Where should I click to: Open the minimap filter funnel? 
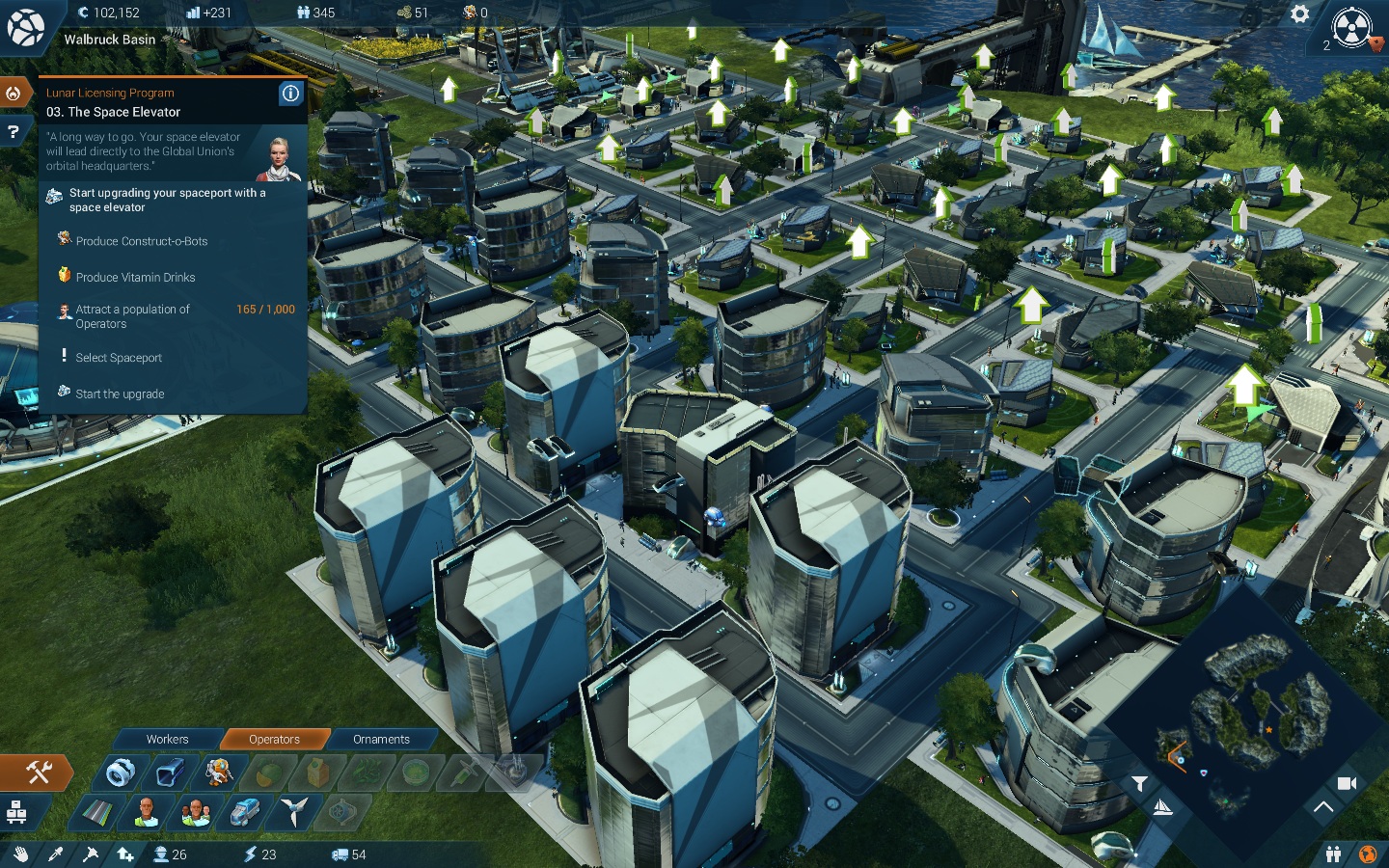pos(1139,784)
